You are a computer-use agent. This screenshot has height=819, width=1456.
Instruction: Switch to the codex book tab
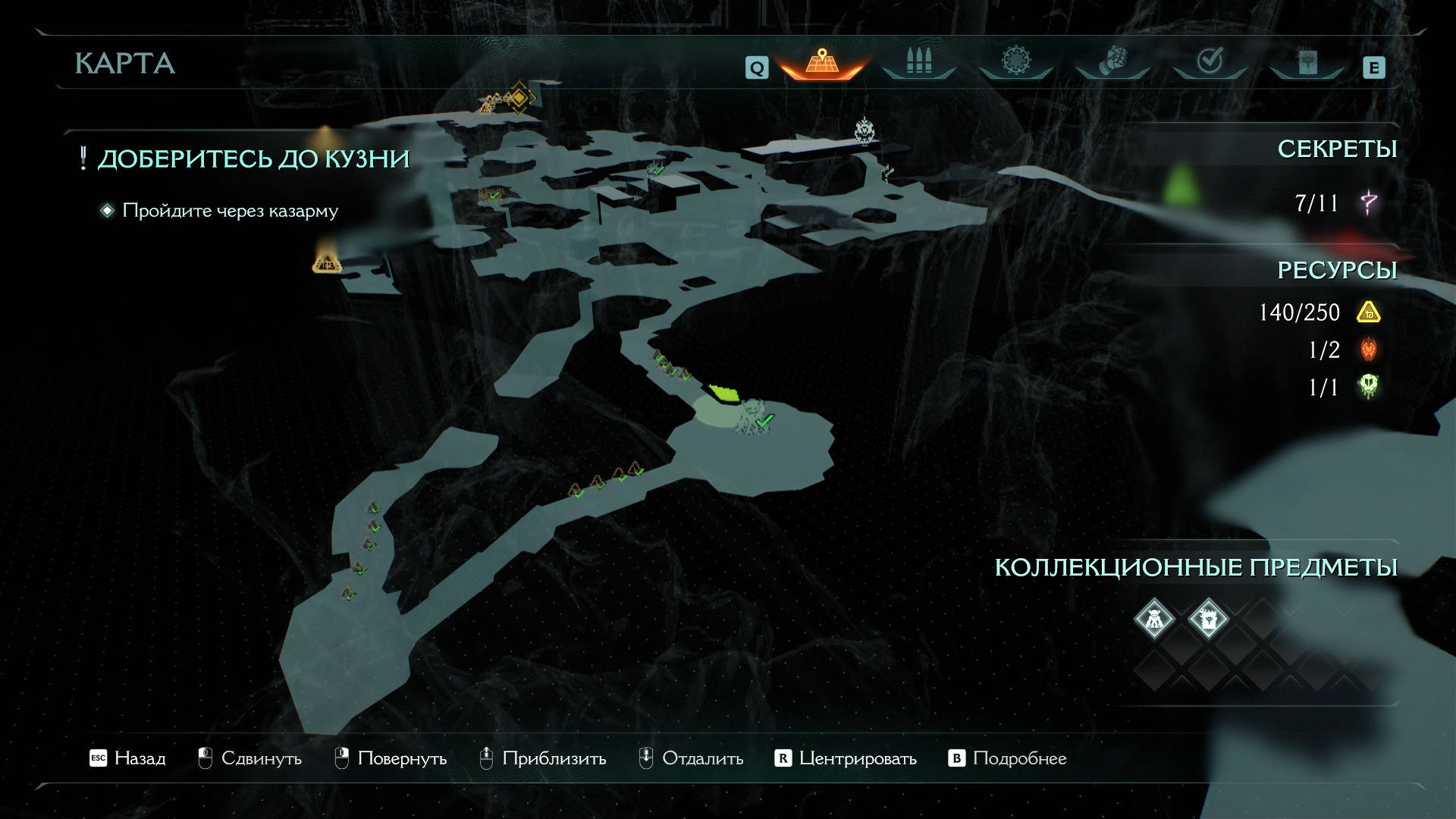1307,63
